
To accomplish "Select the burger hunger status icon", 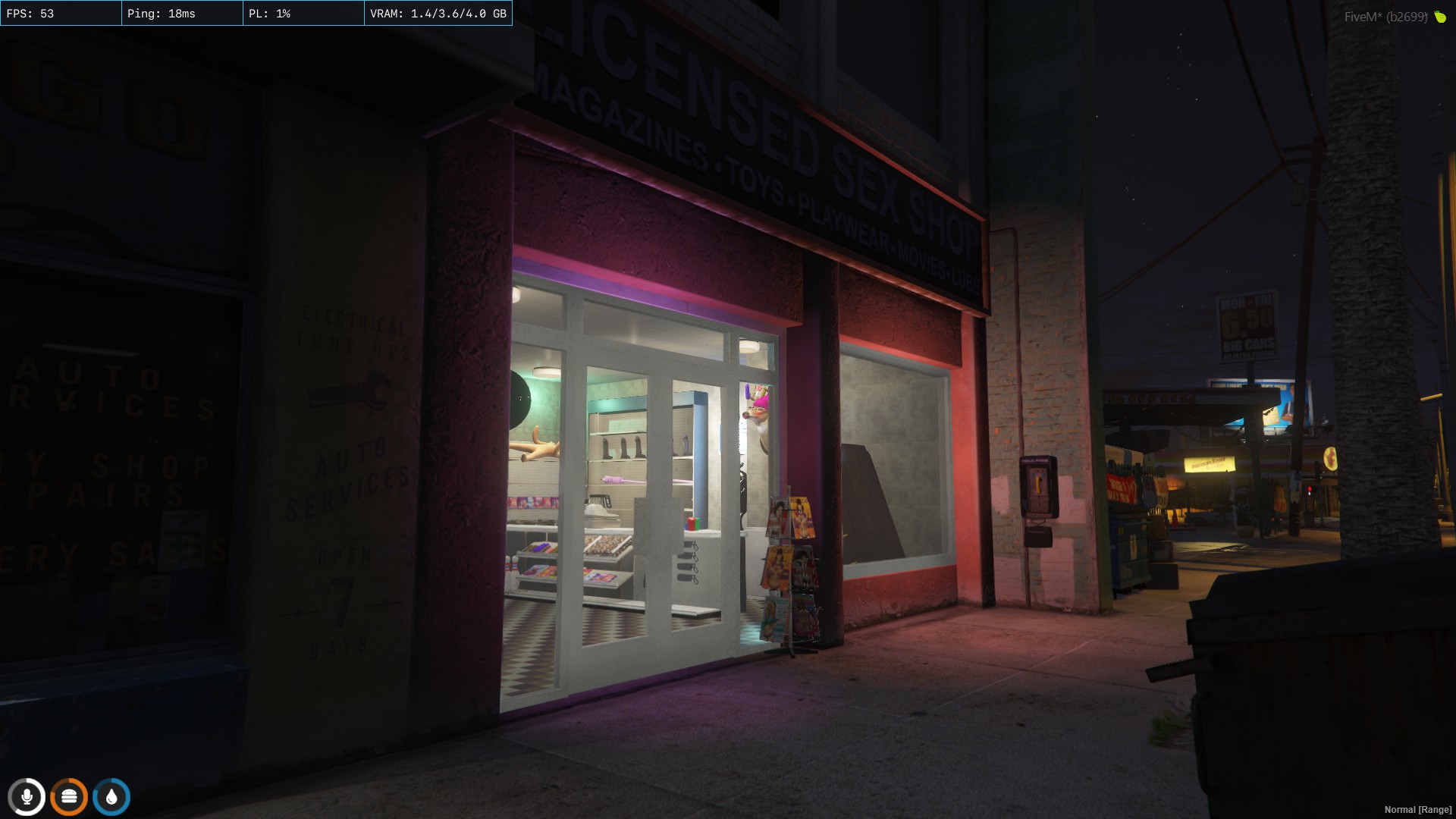I will (69, 797).
